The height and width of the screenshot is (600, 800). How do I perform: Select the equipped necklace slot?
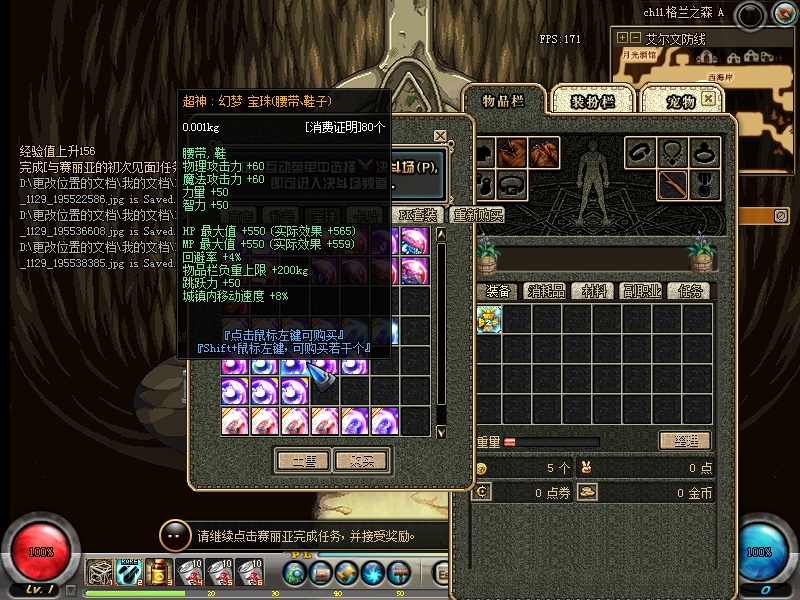[673, 153]
